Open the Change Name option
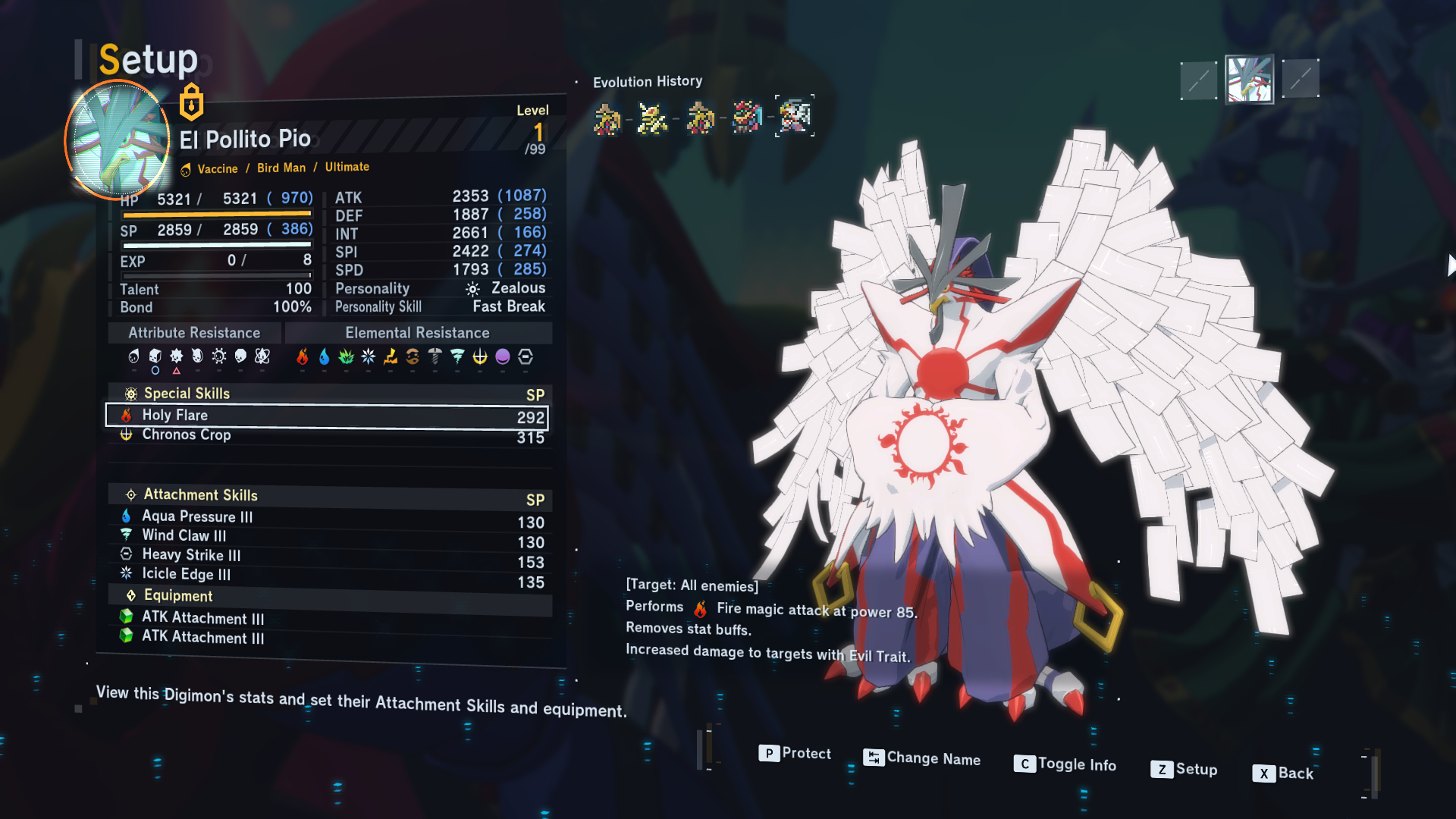 point(922,758)
